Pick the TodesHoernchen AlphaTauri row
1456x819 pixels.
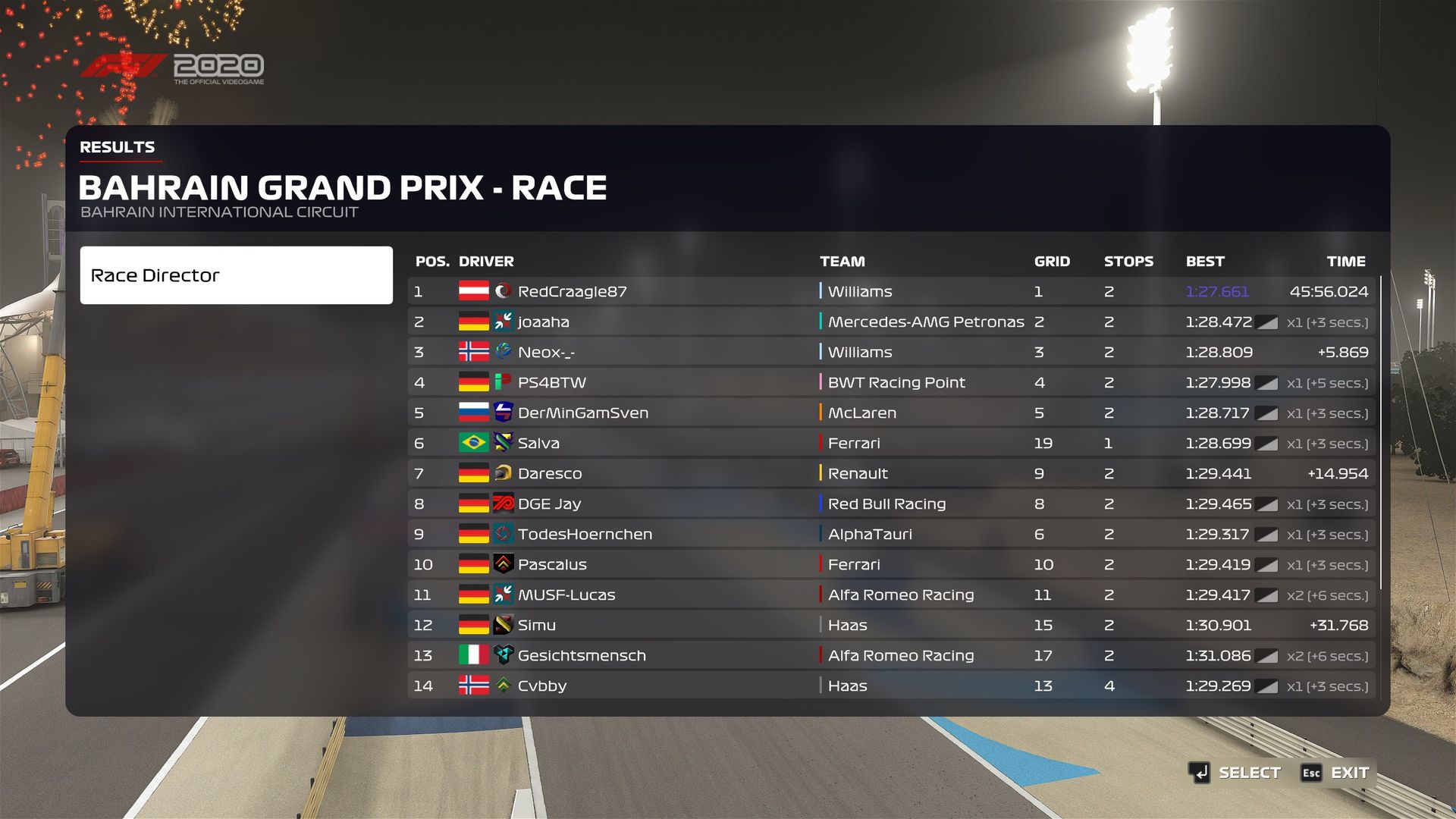(891, 534)
